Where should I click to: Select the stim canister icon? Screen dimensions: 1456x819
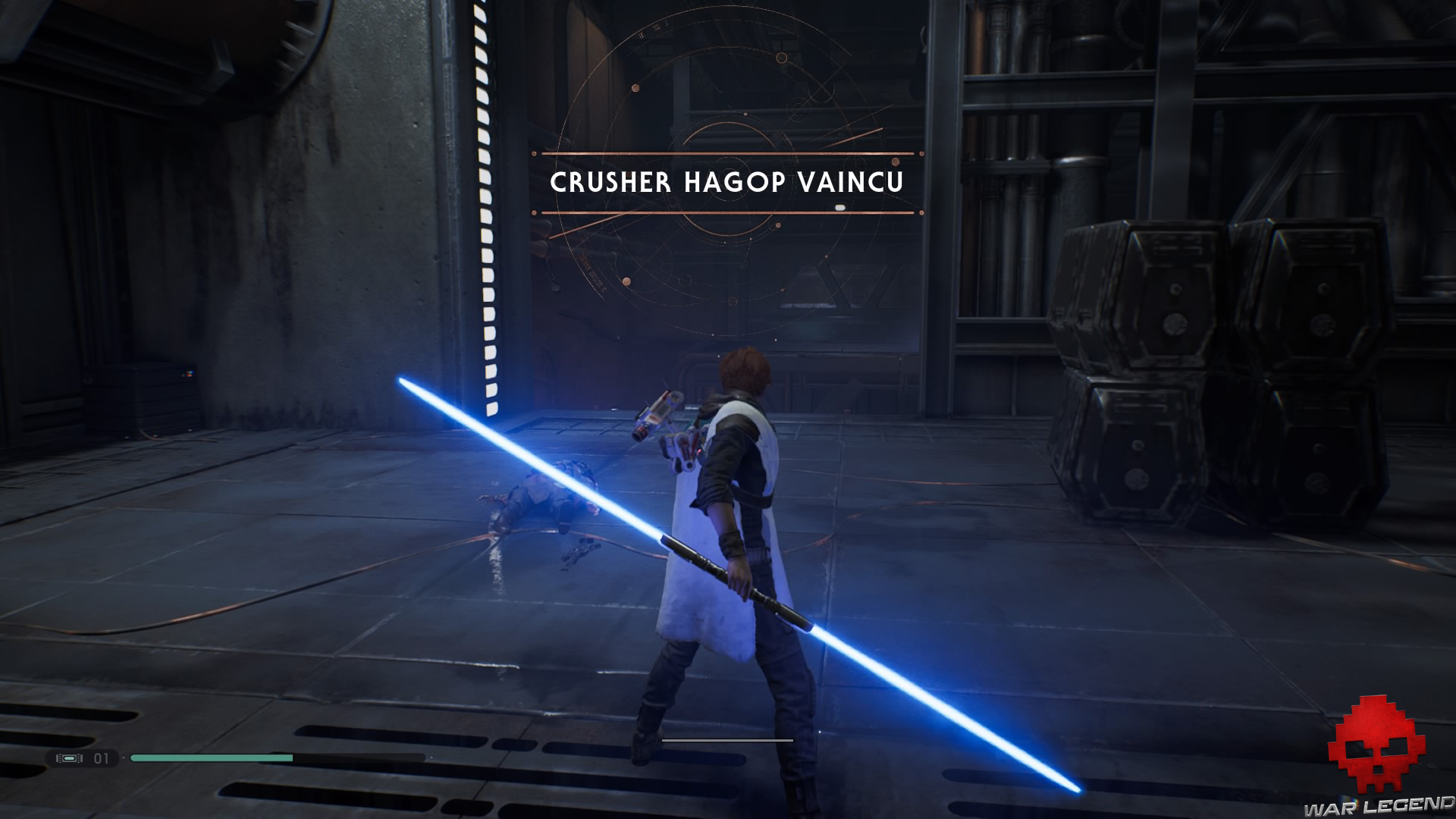pyautogui.click(x=69, y=758)
